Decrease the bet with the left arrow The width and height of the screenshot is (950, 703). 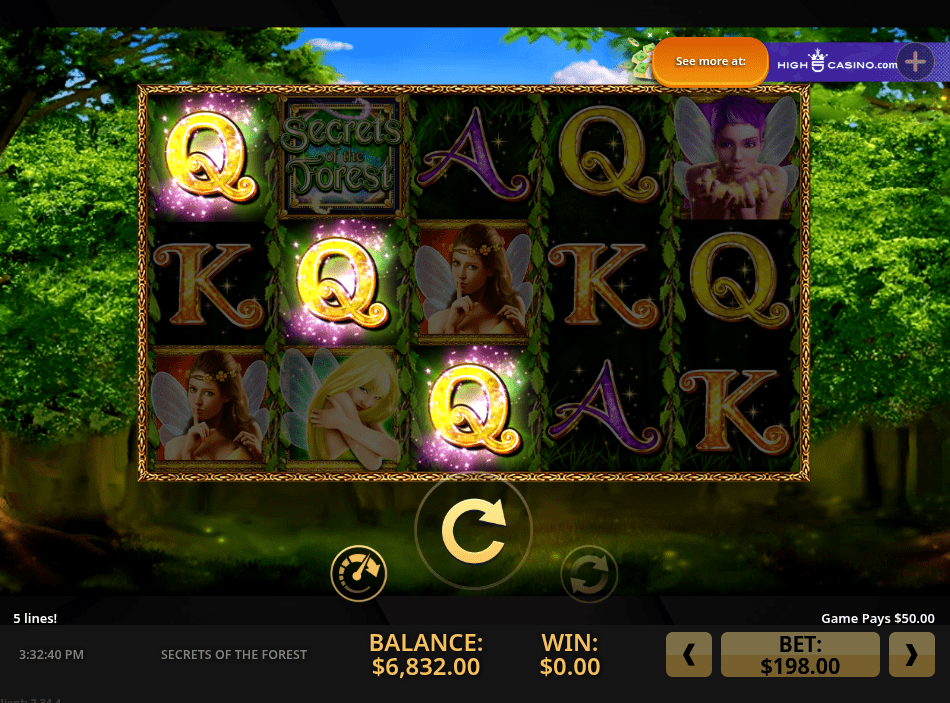[x=689, y=655]
